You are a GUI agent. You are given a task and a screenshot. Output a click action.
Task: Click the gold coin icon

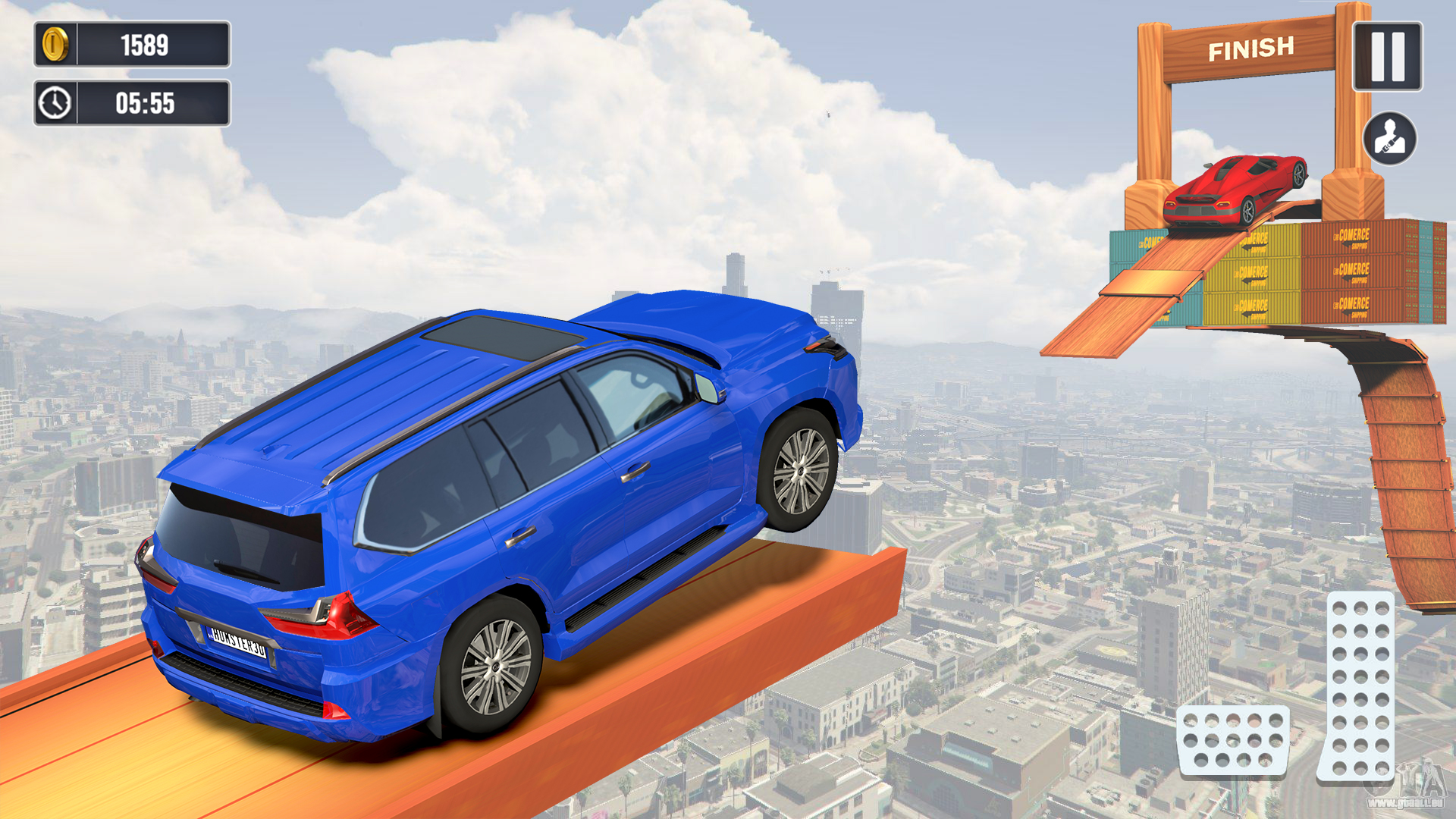(56, 43)
